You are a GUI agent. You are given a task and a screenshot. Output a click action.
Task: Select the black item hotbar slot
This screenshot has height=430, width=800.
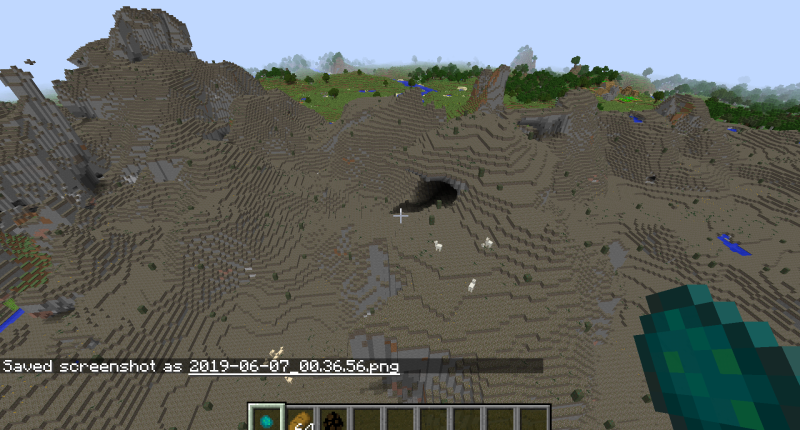pyautogui.click(x=332, y=420)
